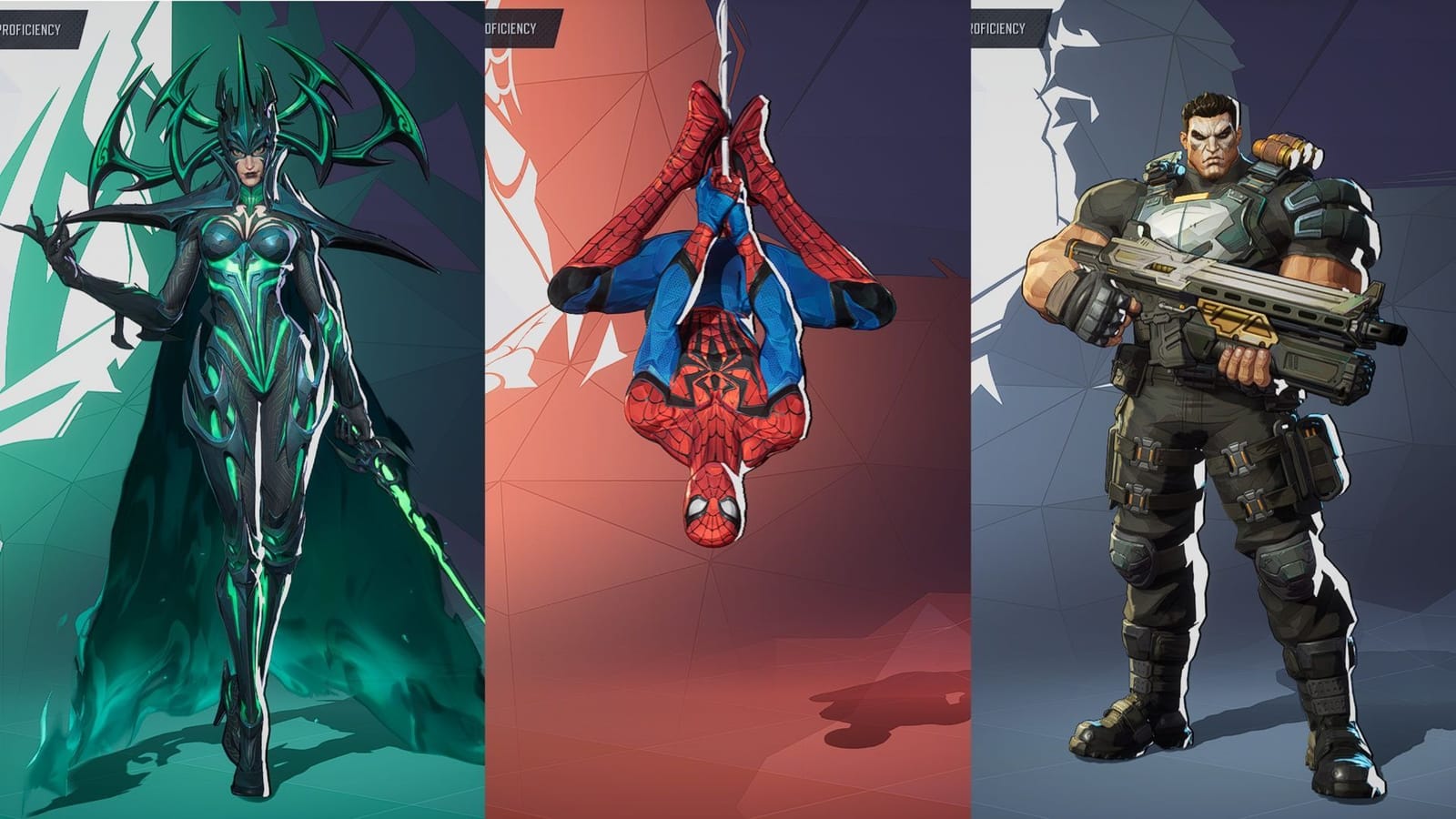Viewport: 1456px width, 819px height.
Task: Select the Spider-Man character panel
Action: click(x=719, y=364)
